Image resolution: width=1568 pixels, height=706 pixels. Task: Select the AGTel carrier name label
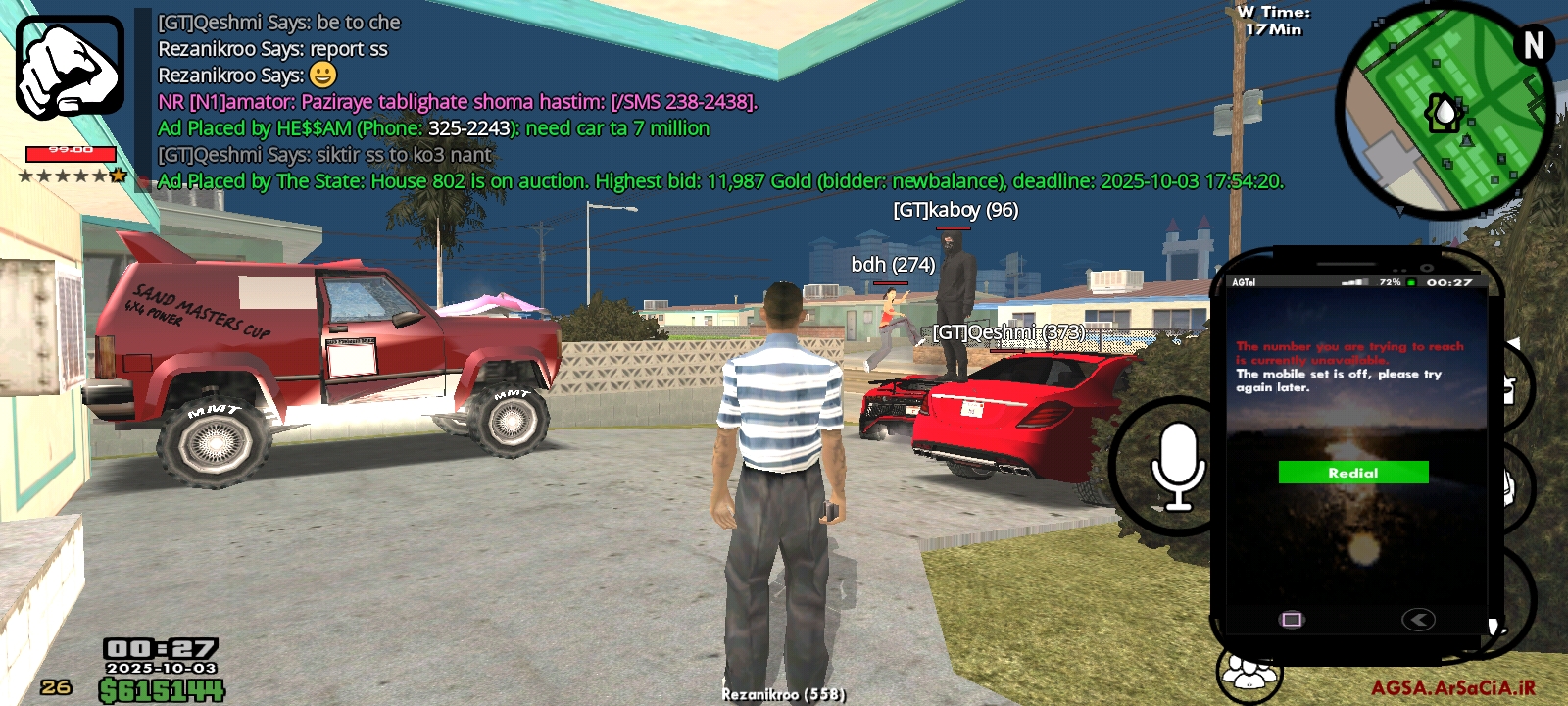click(1245, 282)
